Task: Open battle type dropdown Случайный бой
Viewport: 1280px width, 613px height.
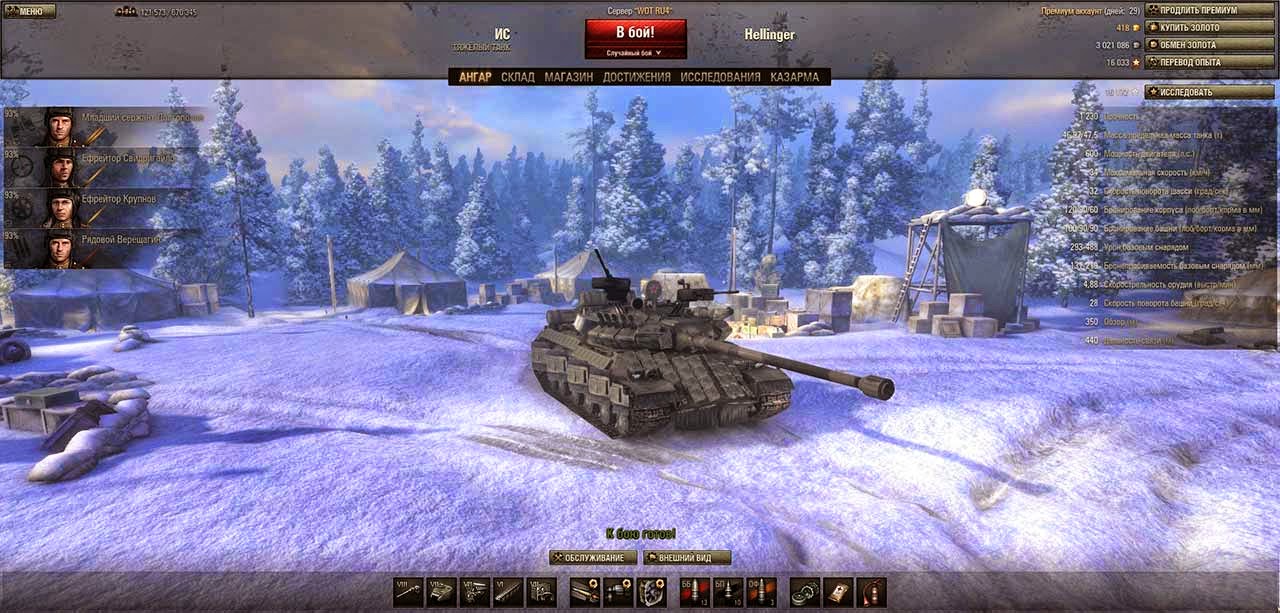Action: point(635,53)
